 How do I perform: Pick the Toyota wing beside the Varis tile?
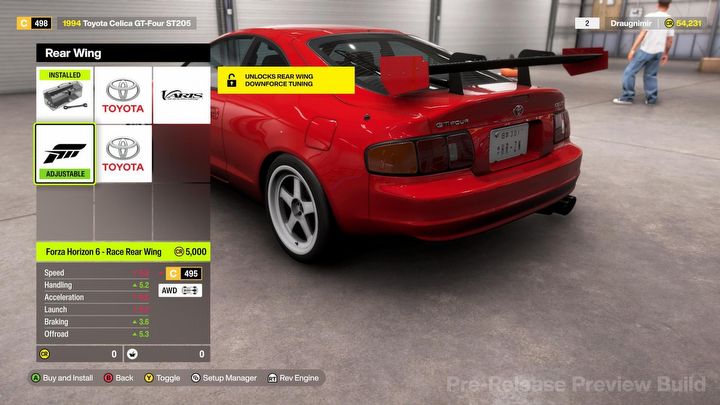(x=124, y=96)
